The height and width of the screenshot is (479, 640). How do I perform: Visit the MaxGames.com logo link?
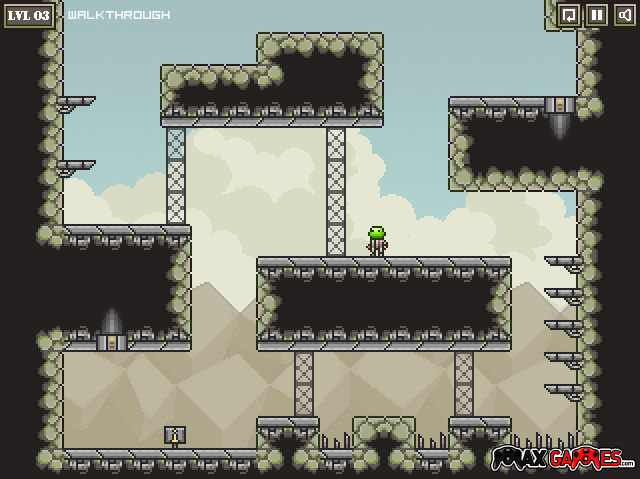click(x=562, y=459)
